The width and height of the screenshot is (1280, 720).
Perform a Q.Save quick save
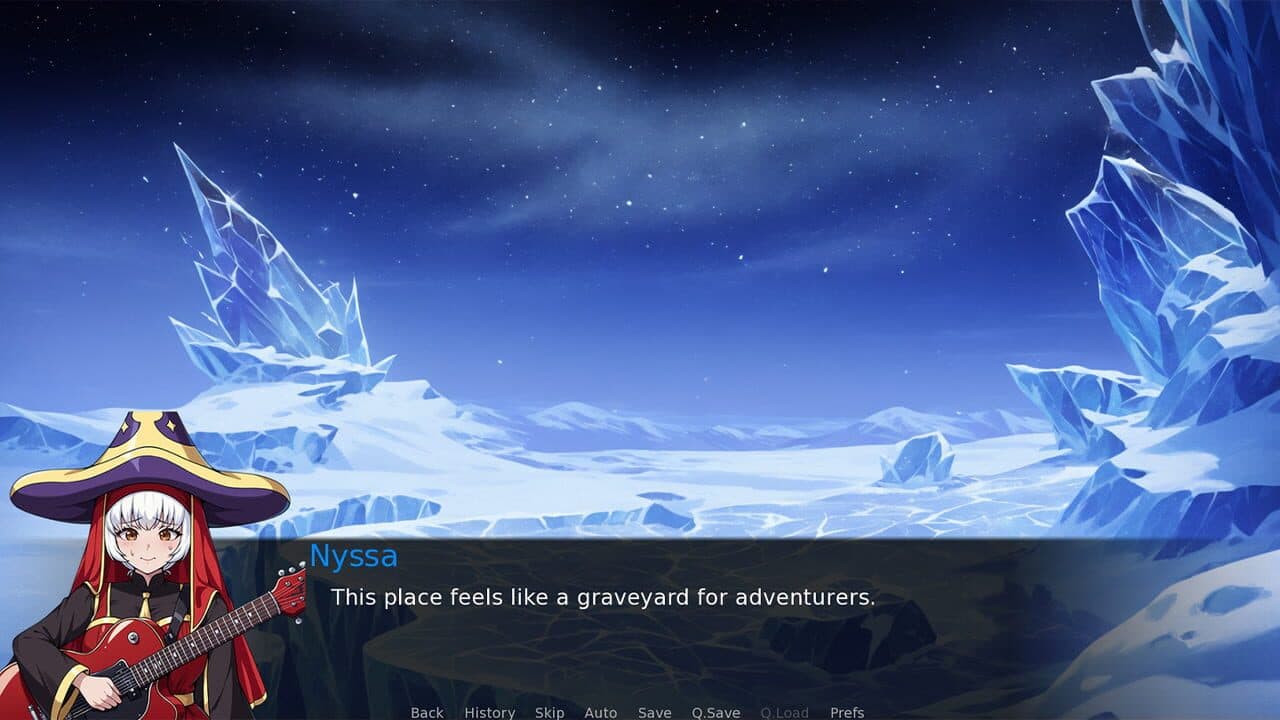(714, 712)
